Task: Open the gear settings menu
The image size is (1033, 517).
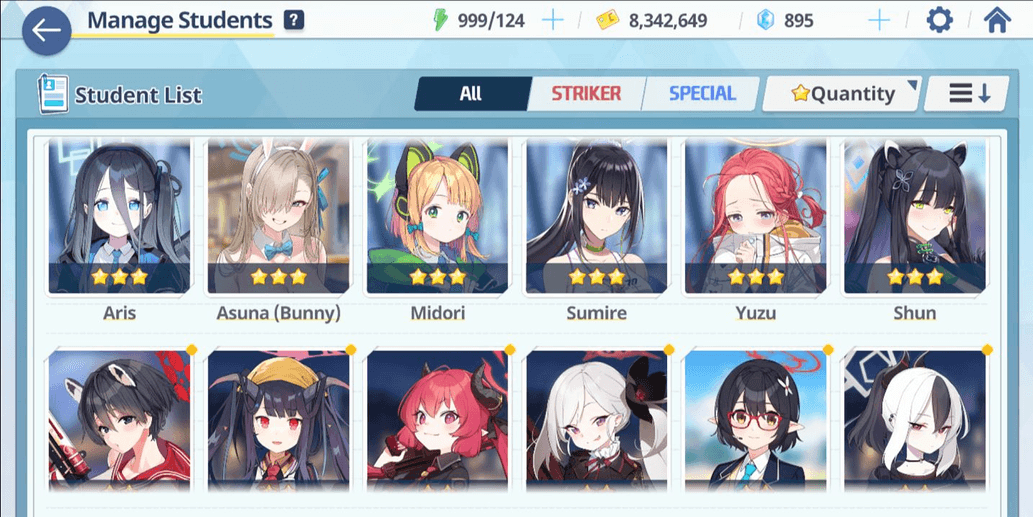Action: [x=939, y=21]
